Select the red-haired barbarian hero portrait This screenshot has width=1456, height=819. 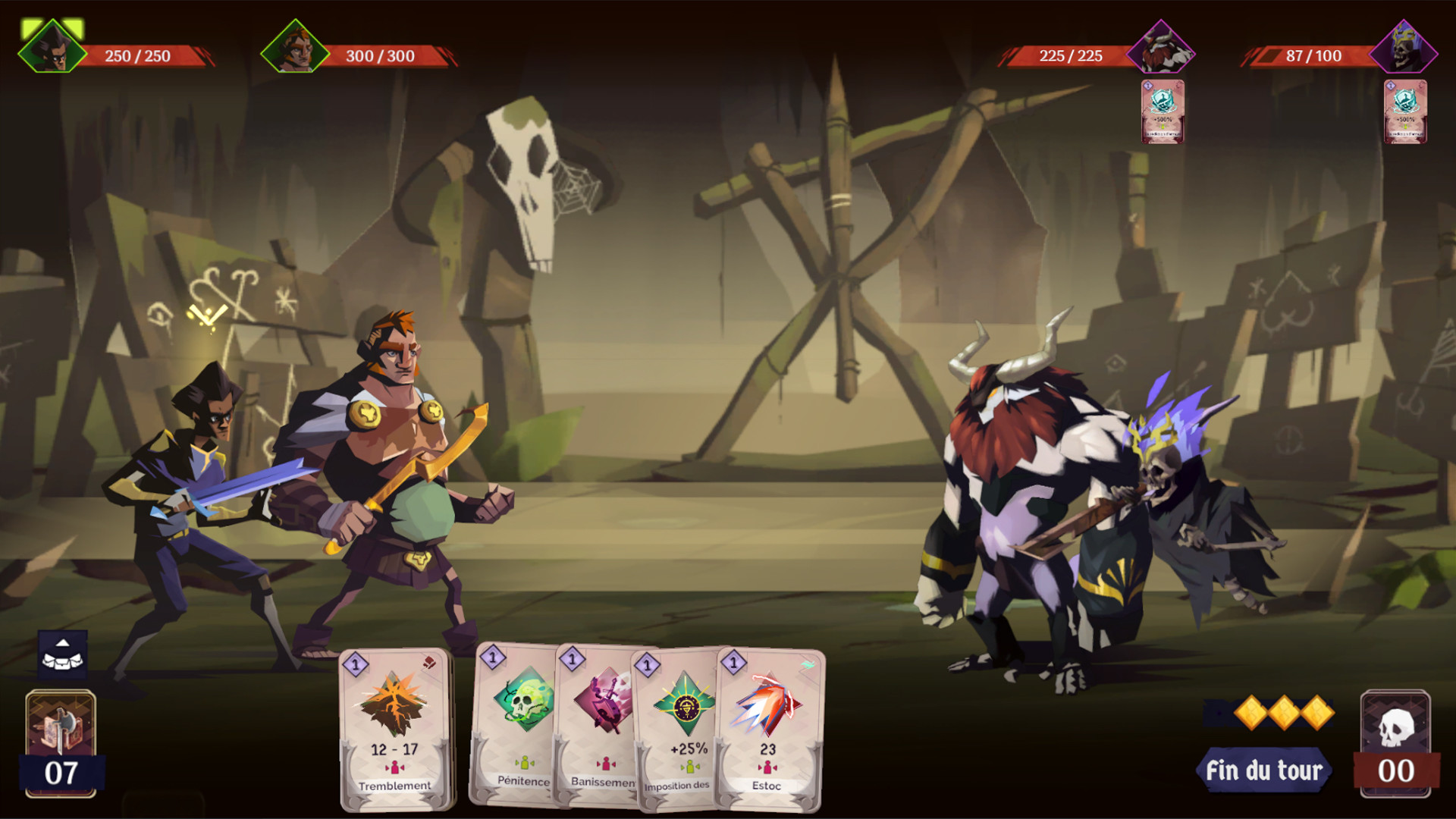(295, 47)
